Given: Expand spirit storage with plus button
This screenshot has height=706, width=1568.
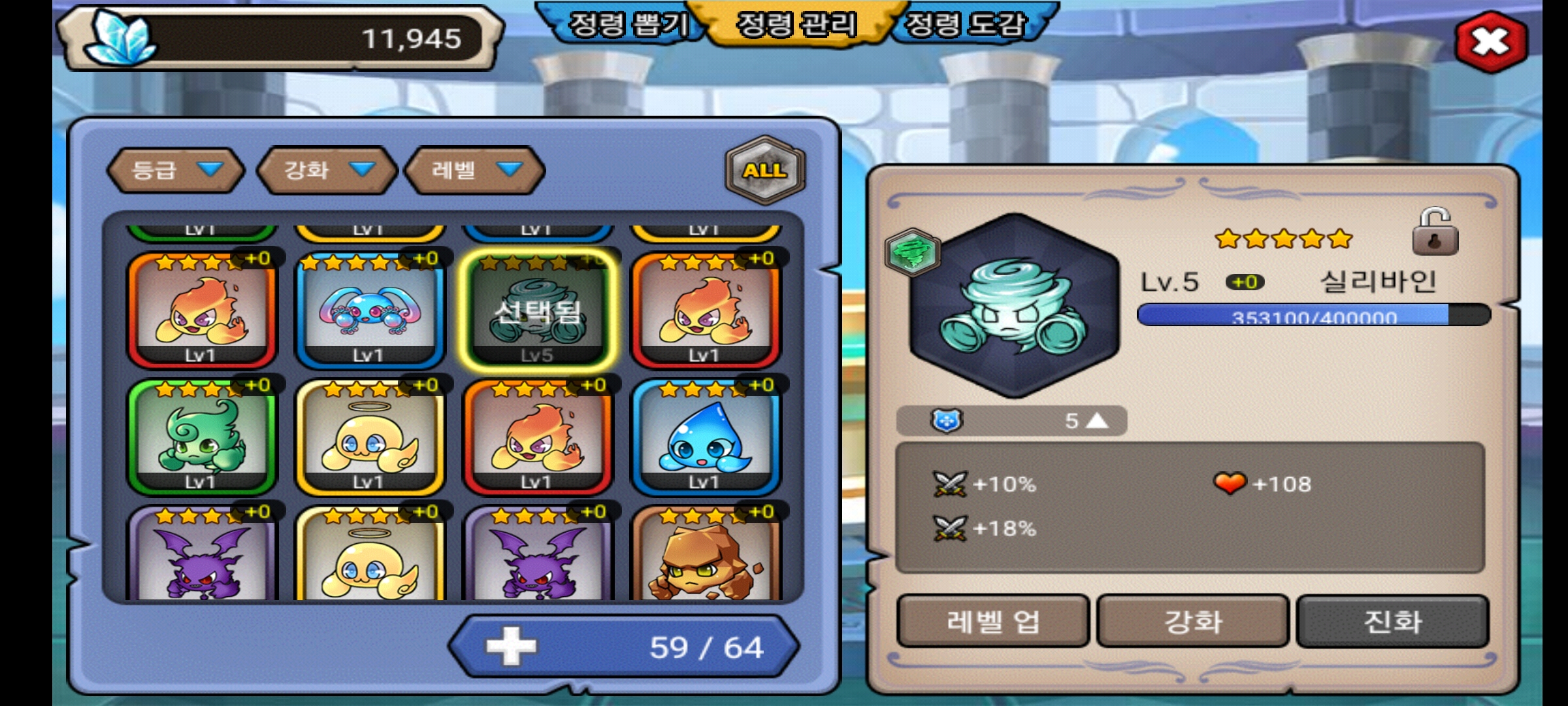Looking at the screenshot, I should pos(511,647).
